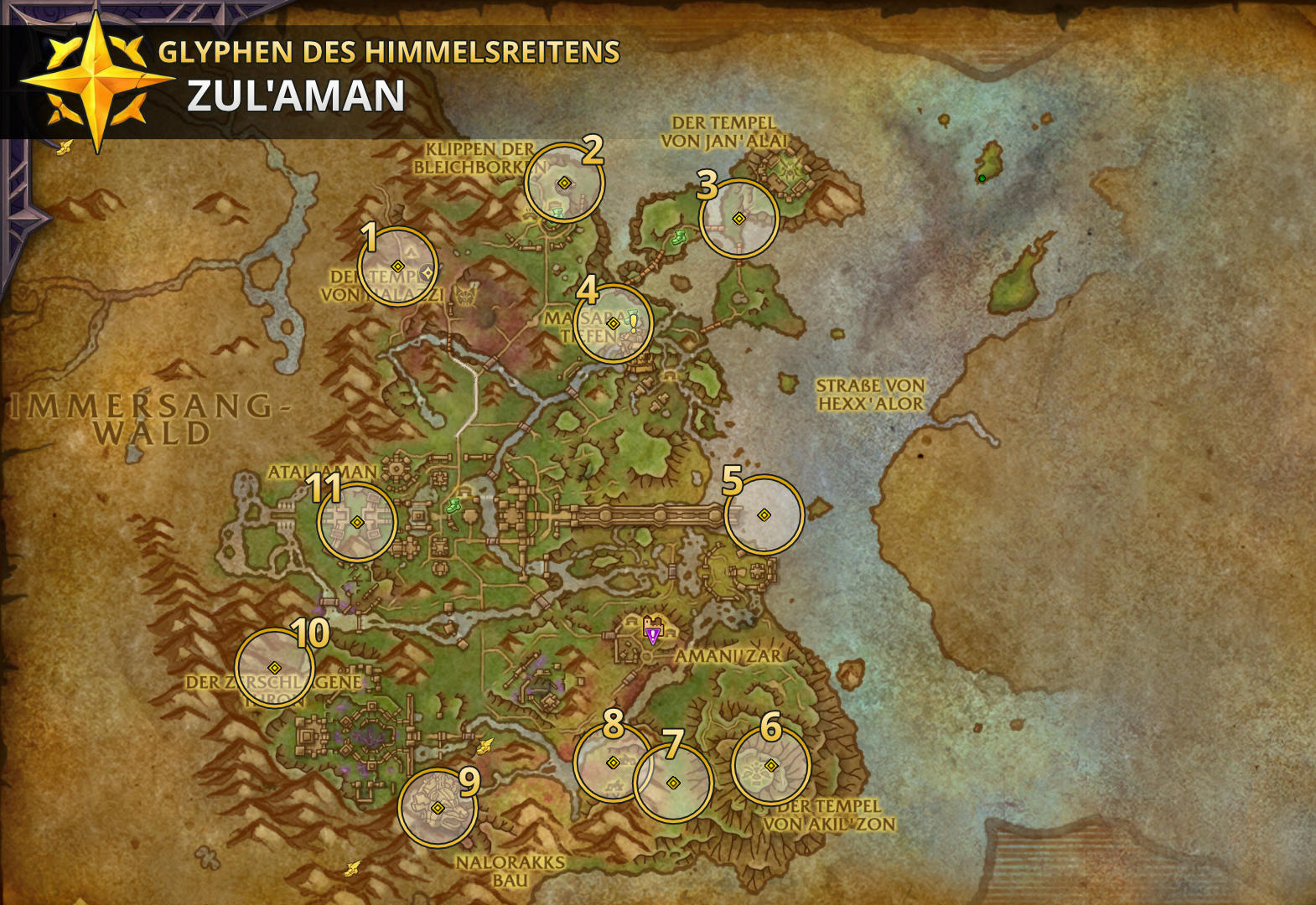
Task: Click glyph marker number 8
Action: 613,763
